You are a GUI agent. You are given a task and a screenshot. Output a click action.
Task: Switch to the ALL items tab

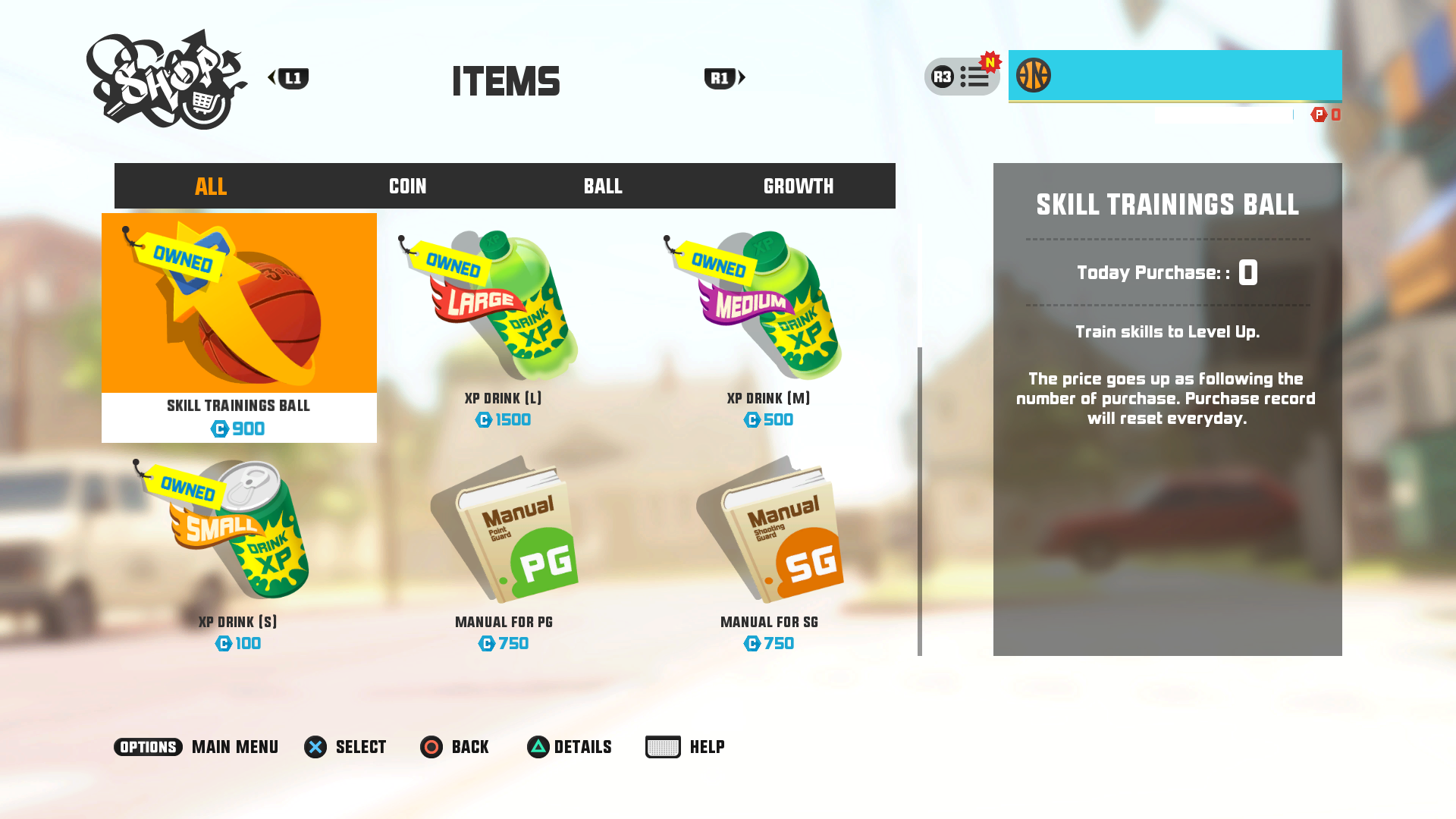click(x=211, y=186)
